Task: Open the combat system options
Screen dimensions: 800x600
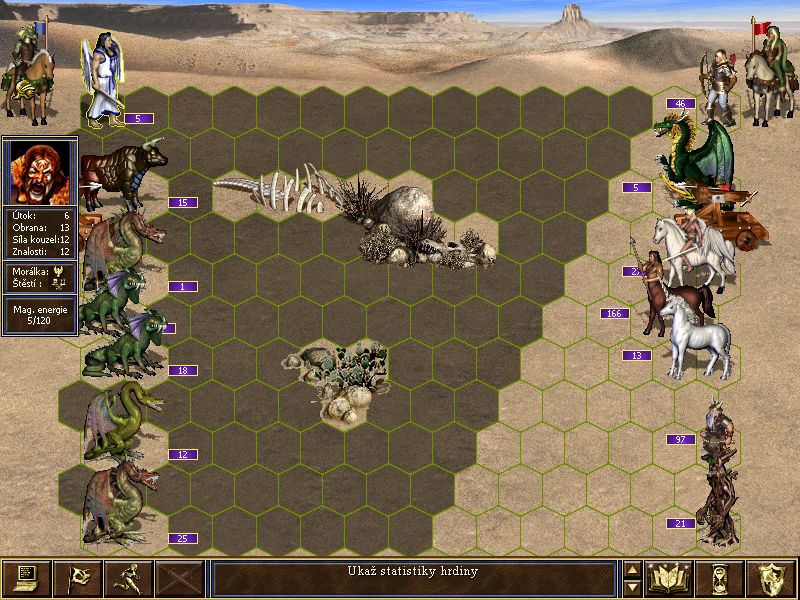Action: (26, 577)
